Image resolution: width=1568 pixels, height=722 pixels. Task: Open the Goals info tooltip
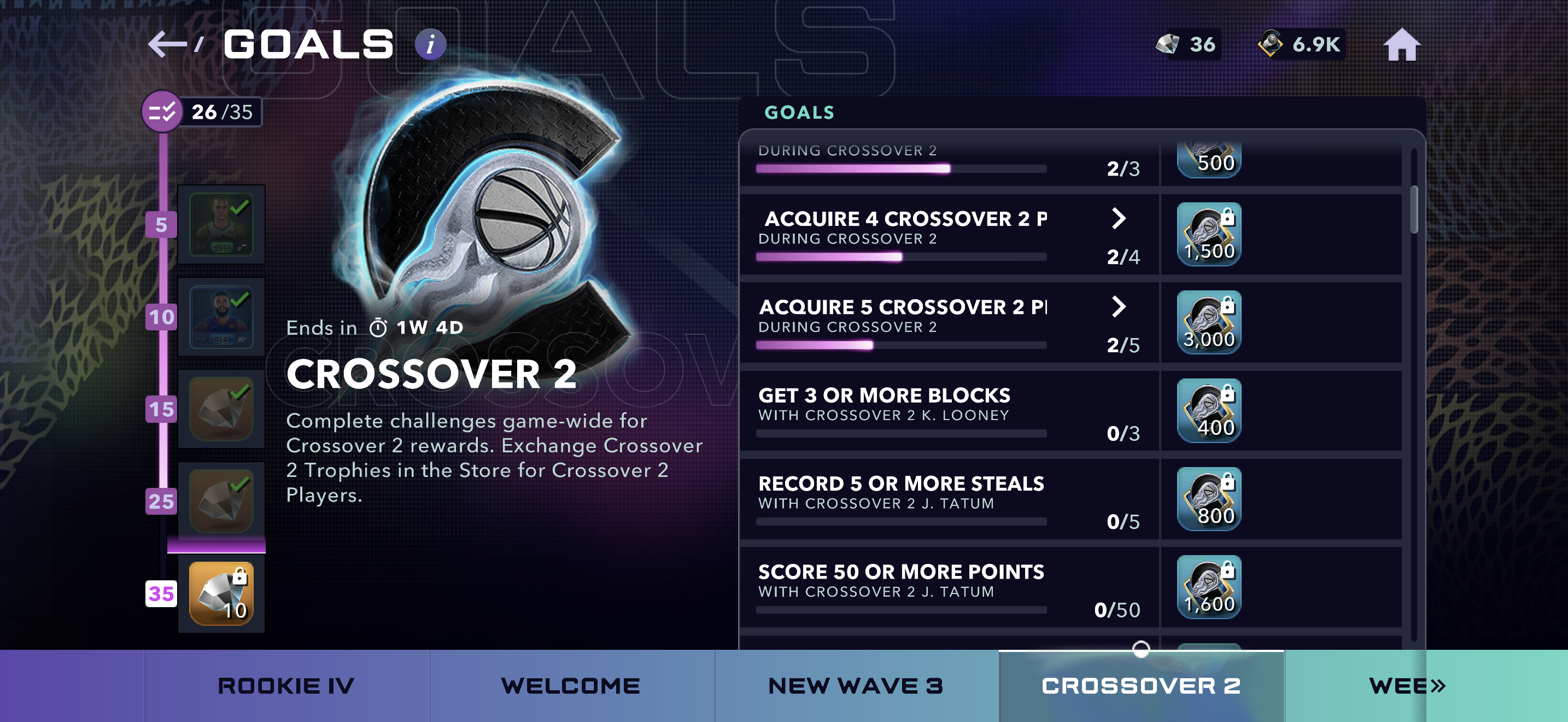click(430, 44)
